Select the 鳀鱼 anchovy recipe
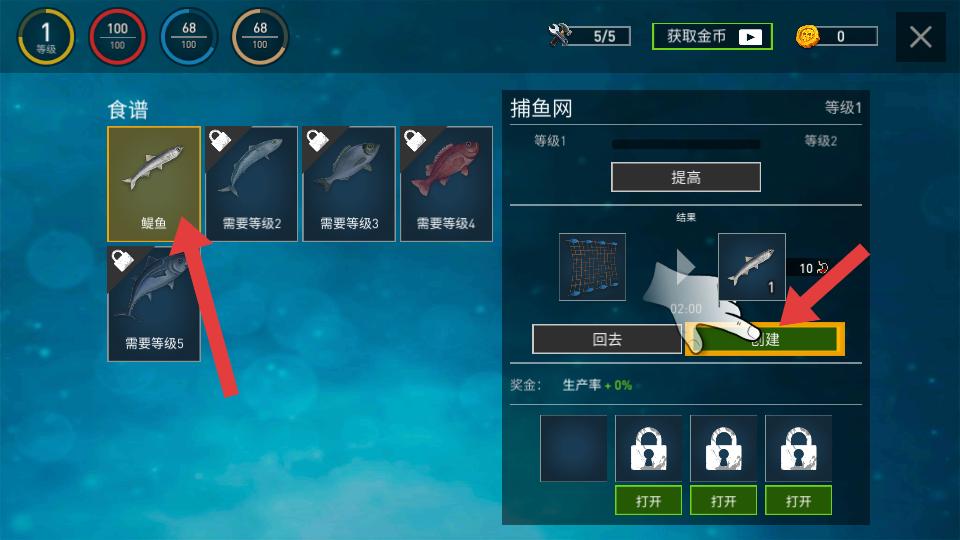 (154, 184)
